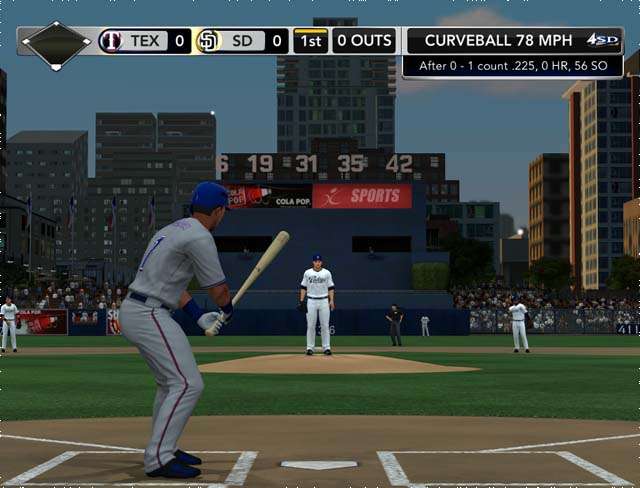Select the San Diego Padres team logo

click(x=209, y=41)
